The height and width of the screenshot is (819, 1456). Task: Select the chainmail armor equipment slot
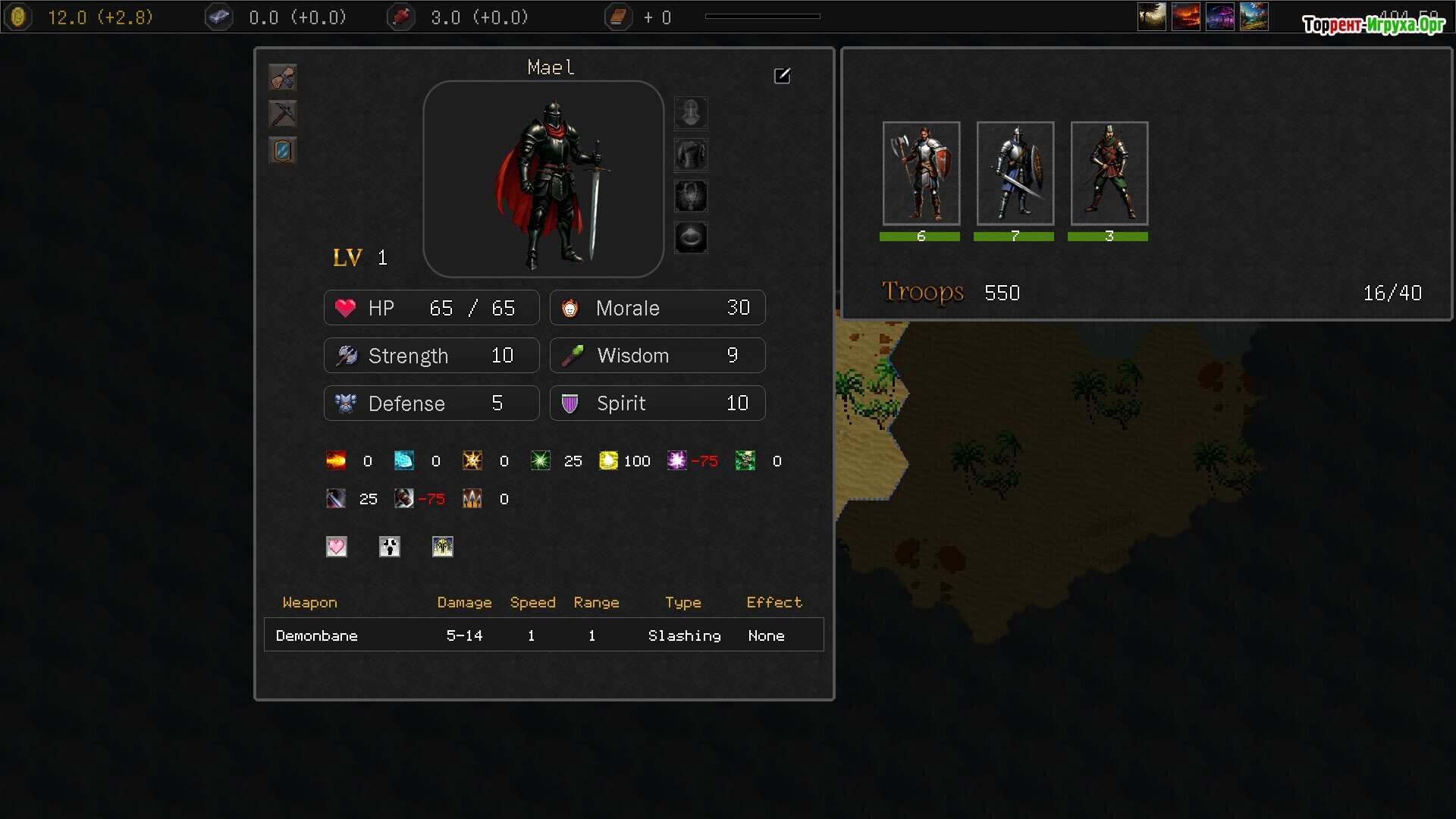point(691,155)
